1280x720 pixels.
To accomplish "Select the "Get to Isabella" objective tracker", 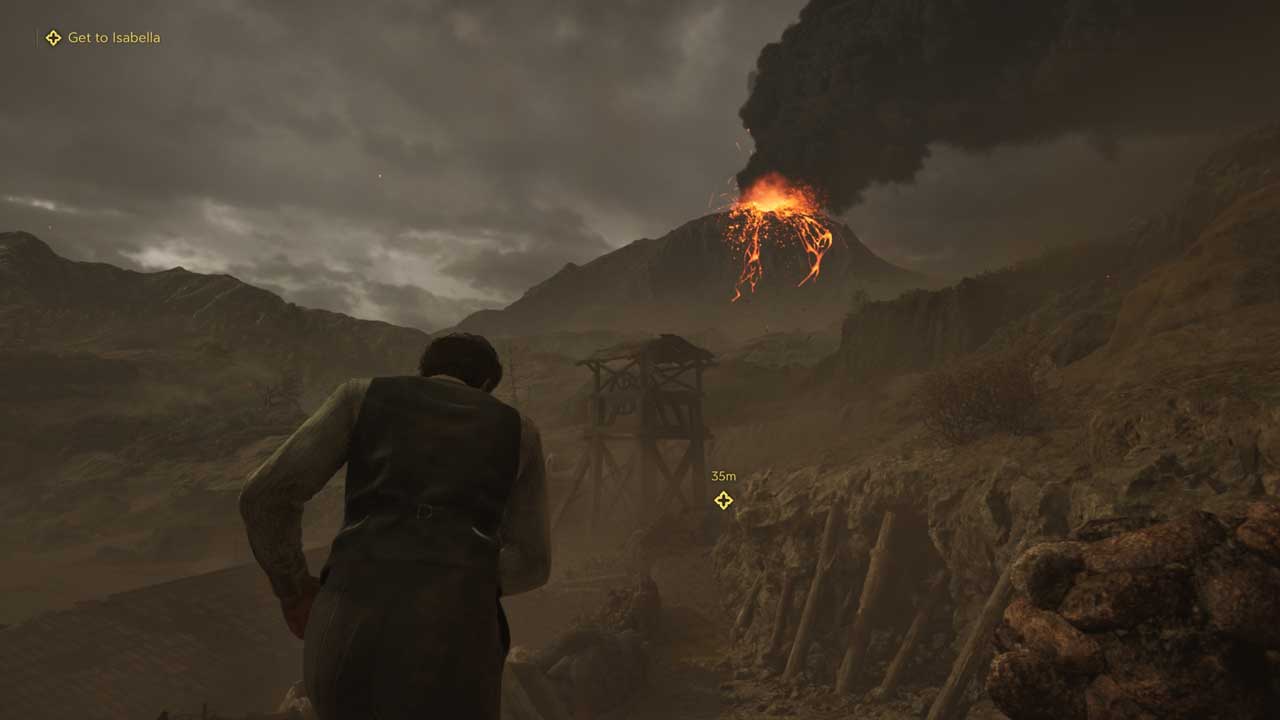I will coord(103,38).
